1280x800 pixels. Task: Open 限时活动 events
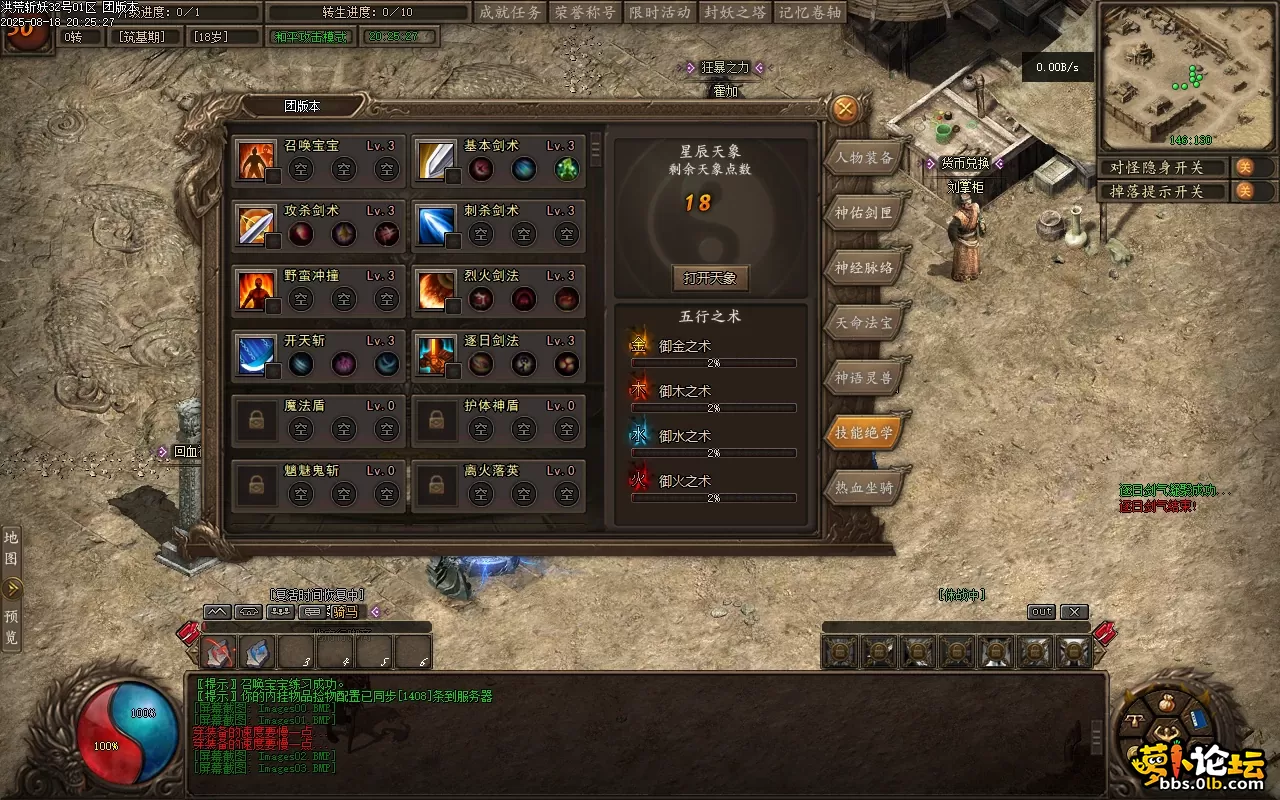coord(660,12)
